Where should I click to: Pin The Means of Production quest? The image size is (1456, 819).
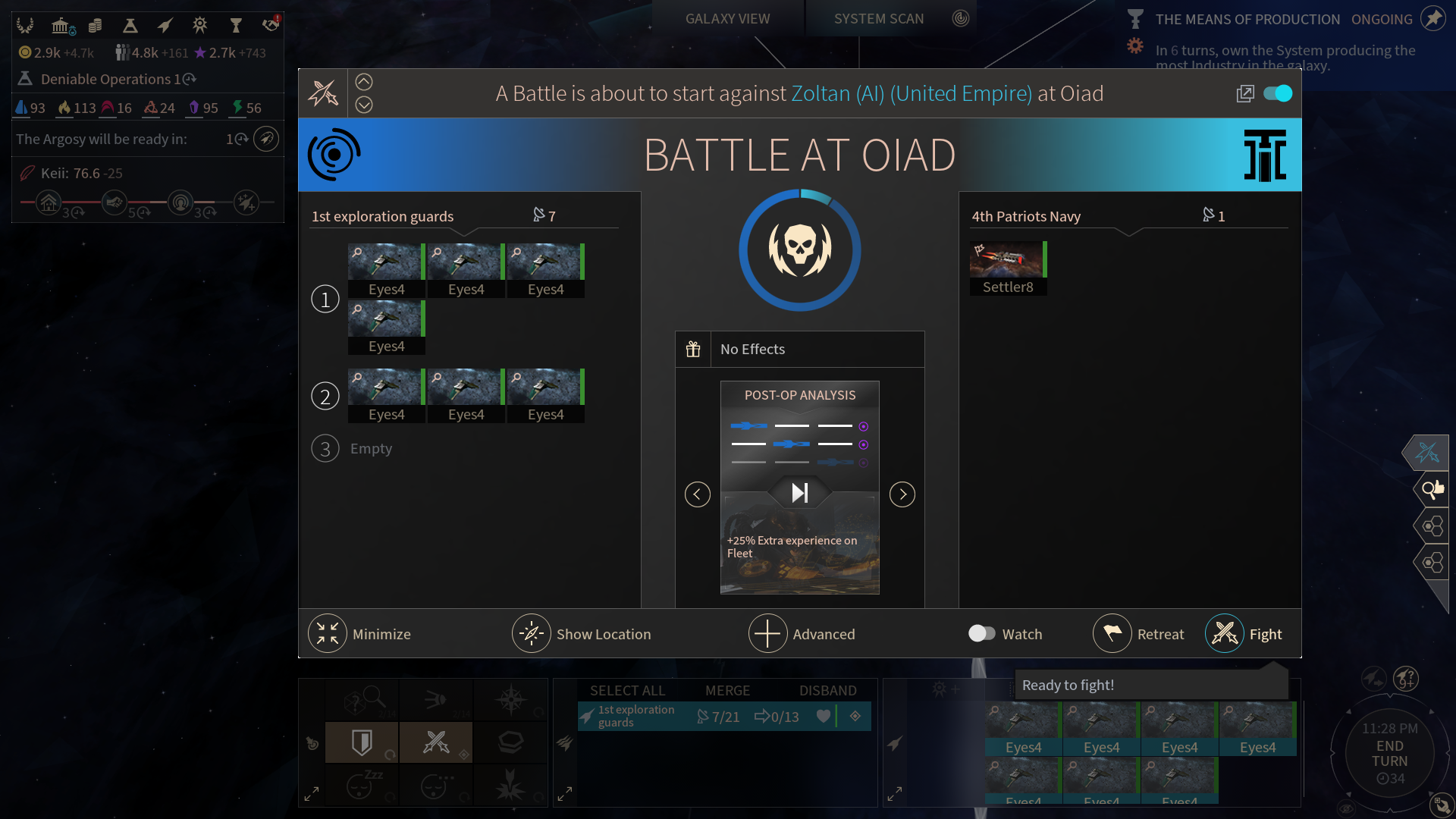pos(1433,18)
